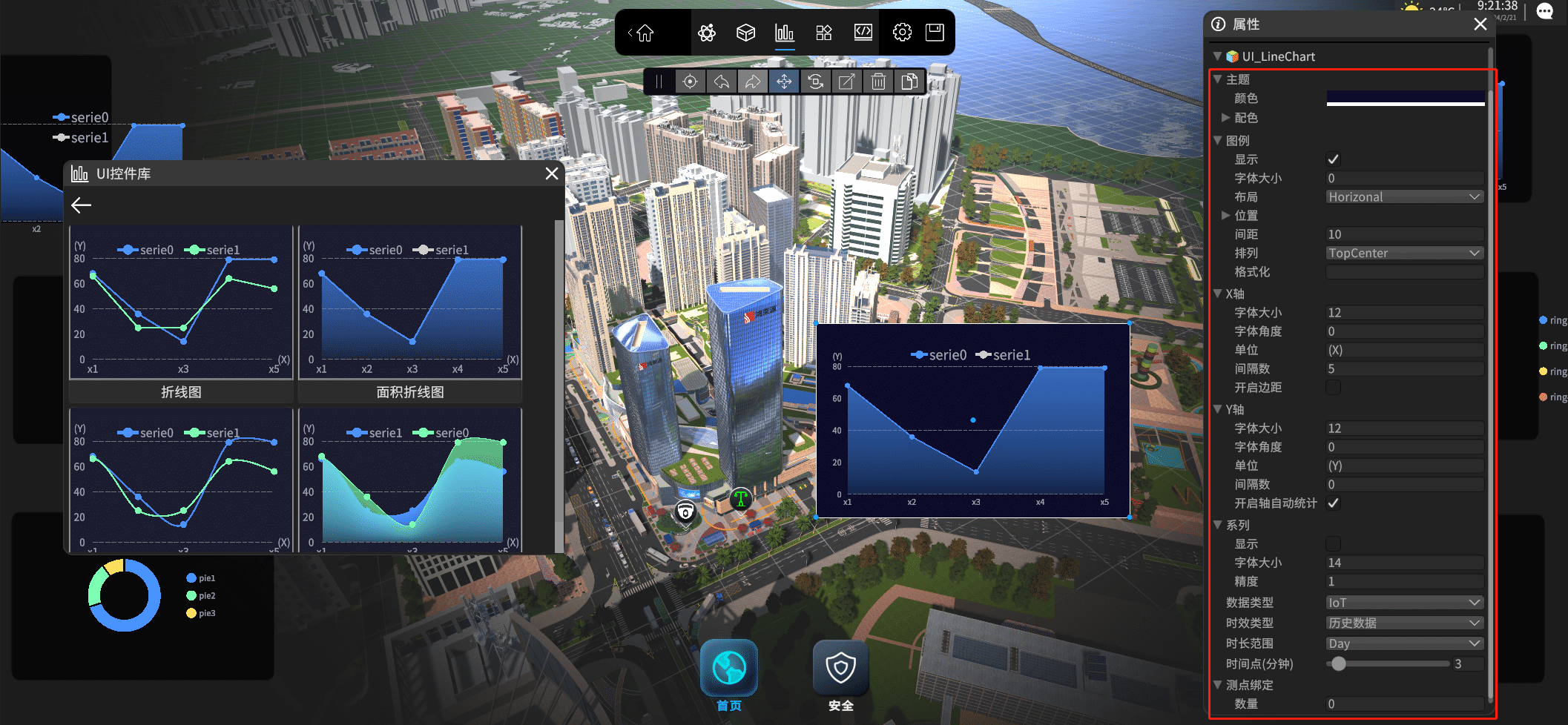This screenshot has width=1568, height=725.
Task: Open the 时长范围 Day dropdown
Action: (x=1405, y=643)
